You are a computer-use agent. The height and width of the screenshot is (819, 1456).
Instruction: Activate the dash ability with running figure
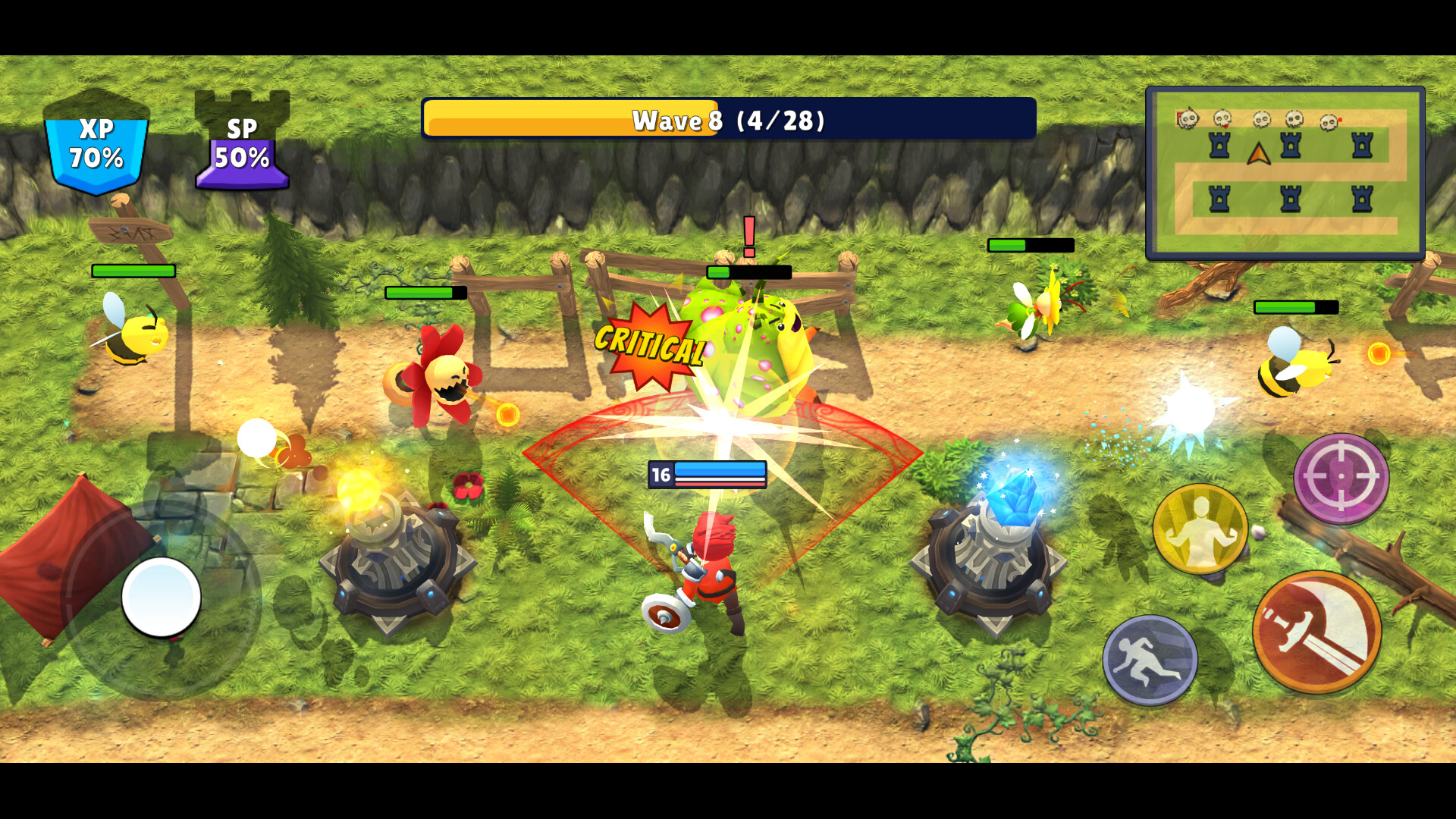pyautogui.click(x=1150, y=657)
